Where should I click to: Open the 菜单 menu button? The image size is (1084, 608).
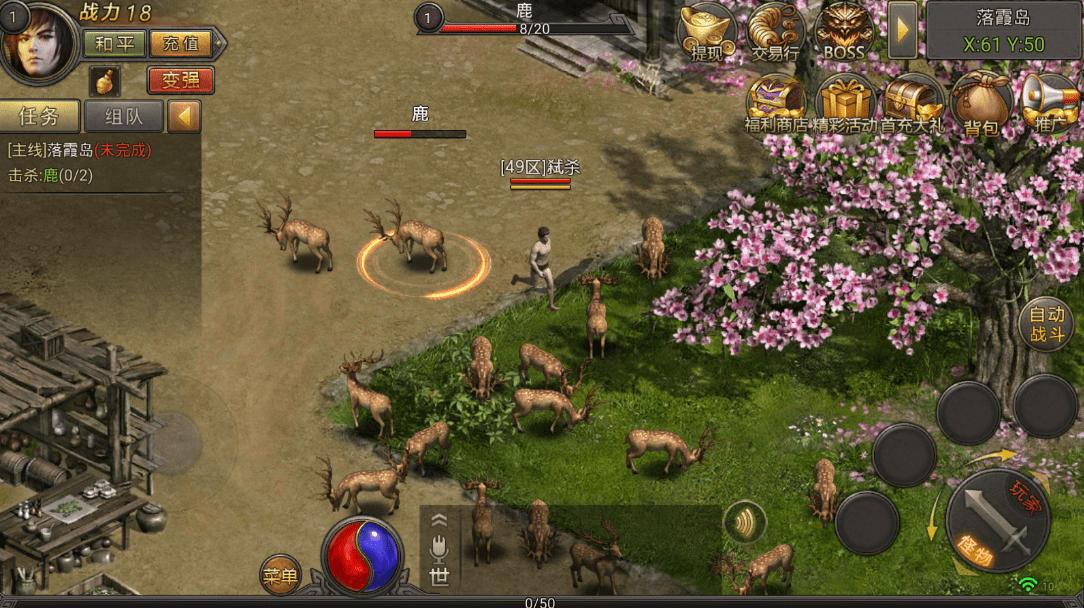pyautogui.click(x=280, y=575)
